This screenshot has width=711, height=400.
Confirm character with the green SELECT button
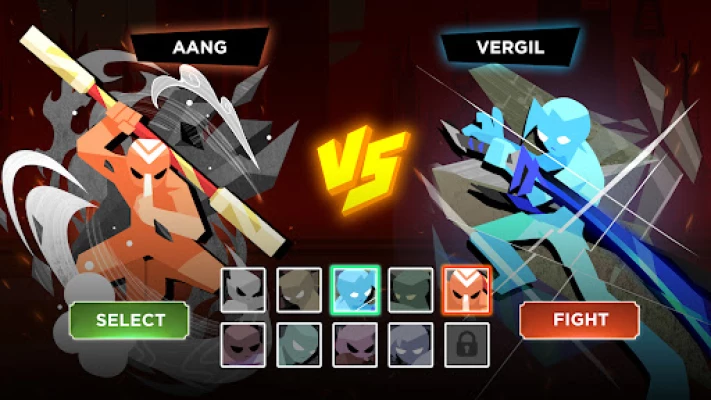[x=129, y=320]
